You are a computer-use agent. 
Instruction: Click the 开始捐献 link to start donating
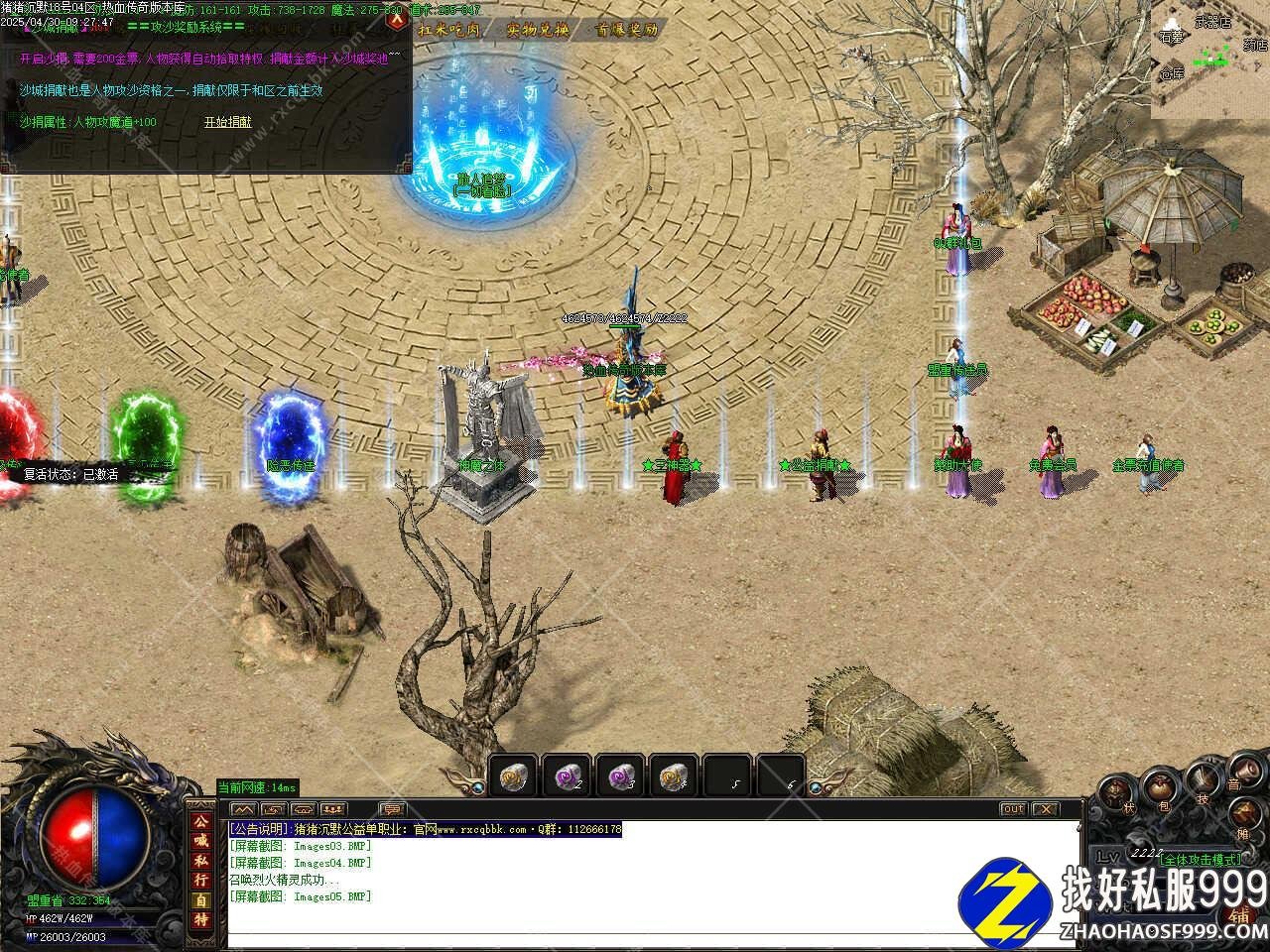tap(227, 122)
